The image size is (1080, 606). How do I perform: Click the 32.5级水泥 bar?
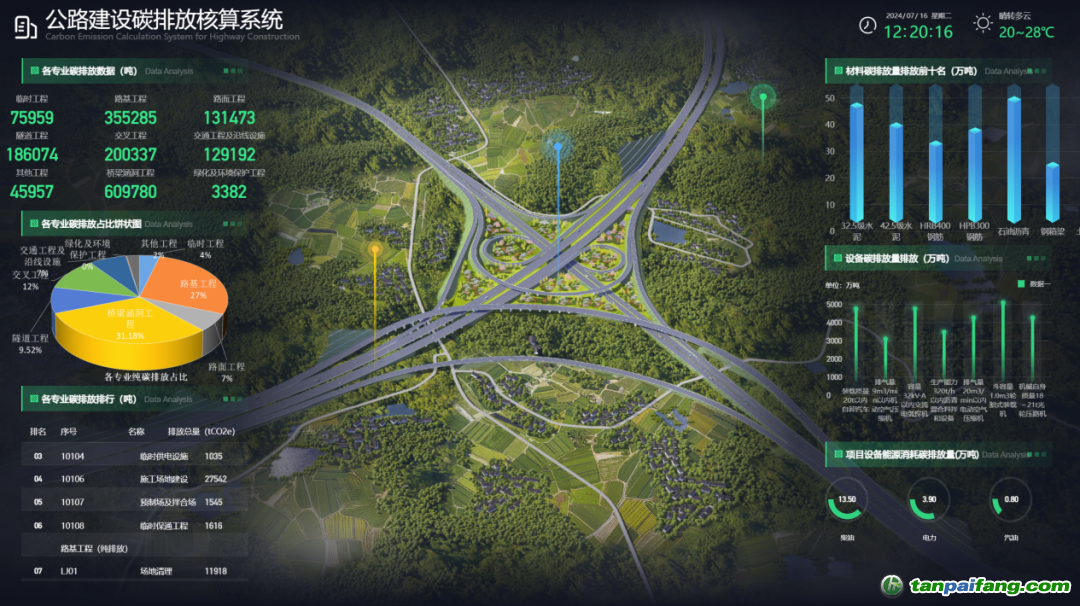coord(856,160)
